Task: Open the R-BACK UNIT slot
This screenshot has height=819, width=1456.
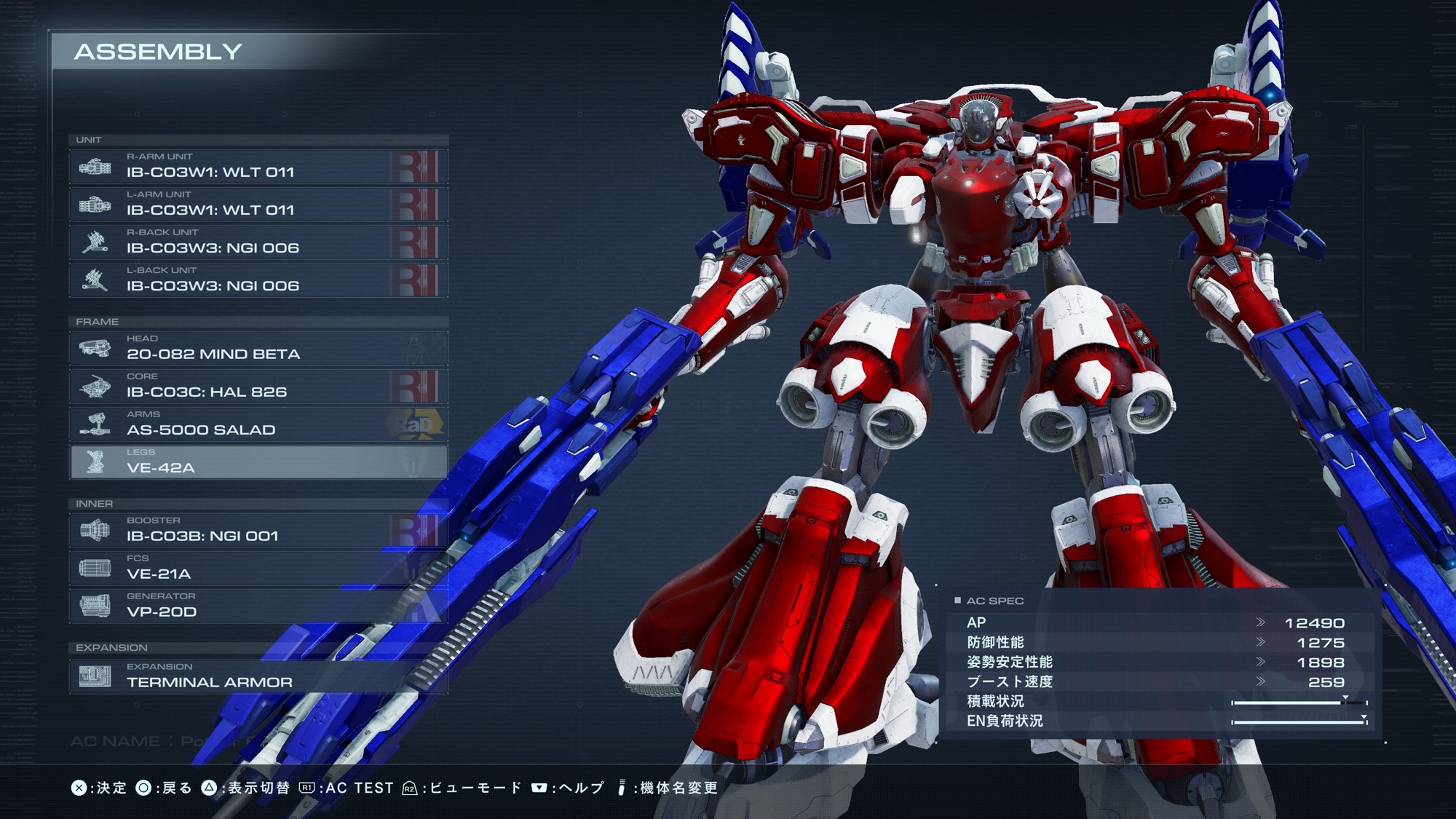Action: click(x=258, y=242)
